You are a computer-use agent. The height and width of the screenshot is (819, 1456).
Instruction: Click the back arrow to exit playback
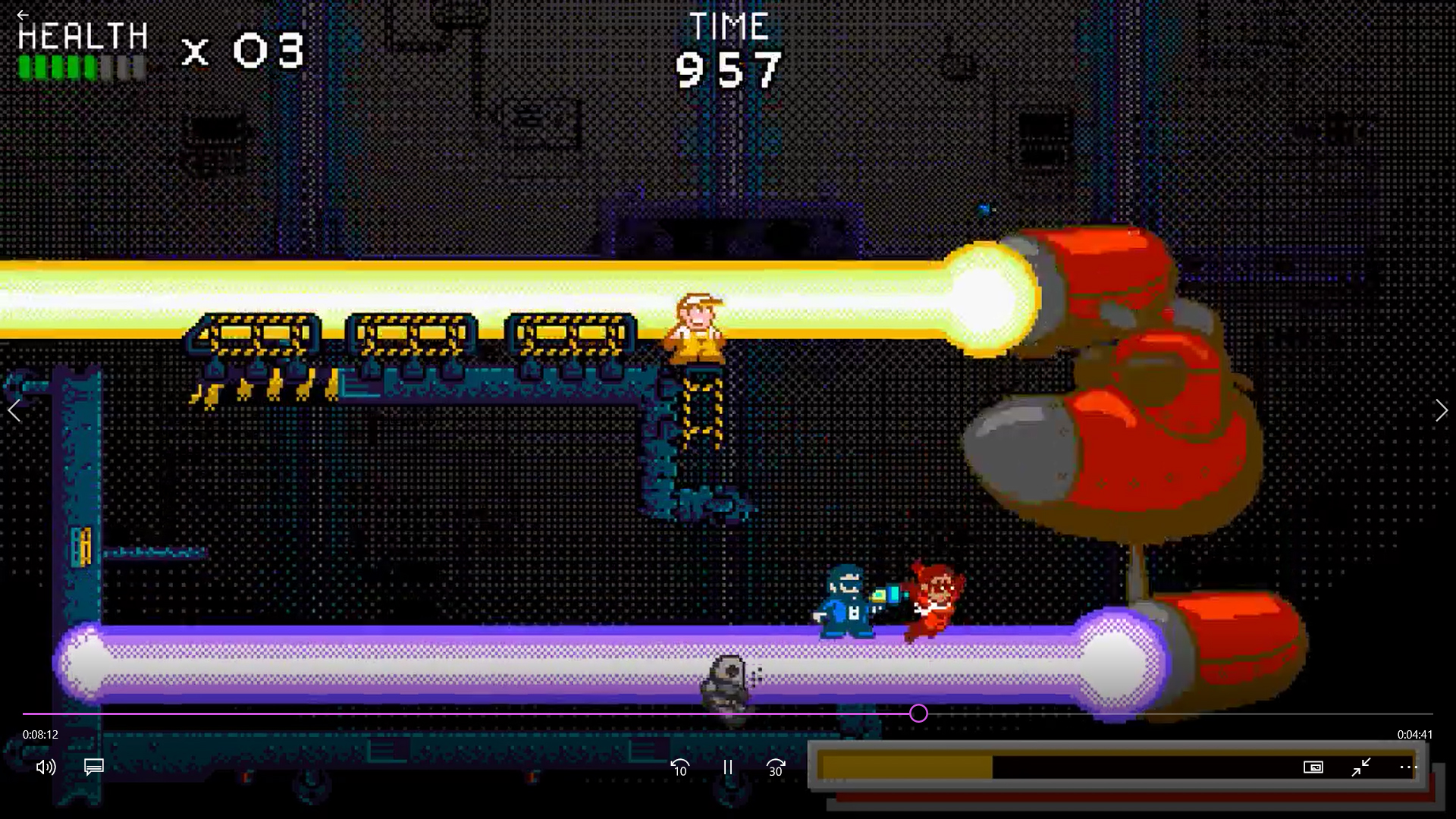pos(23,15)
